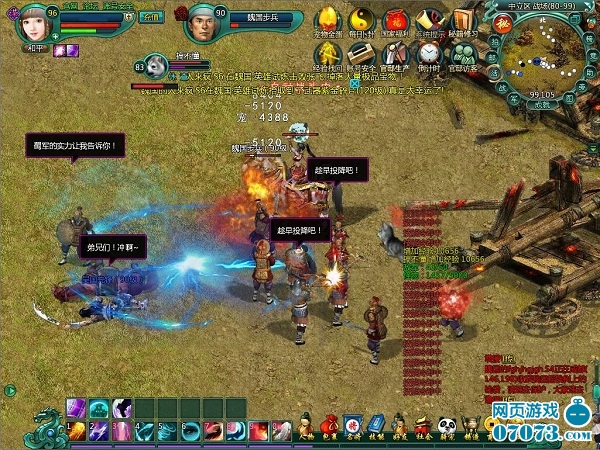Open the 国家福利 red lucky bag

[396, 21]
